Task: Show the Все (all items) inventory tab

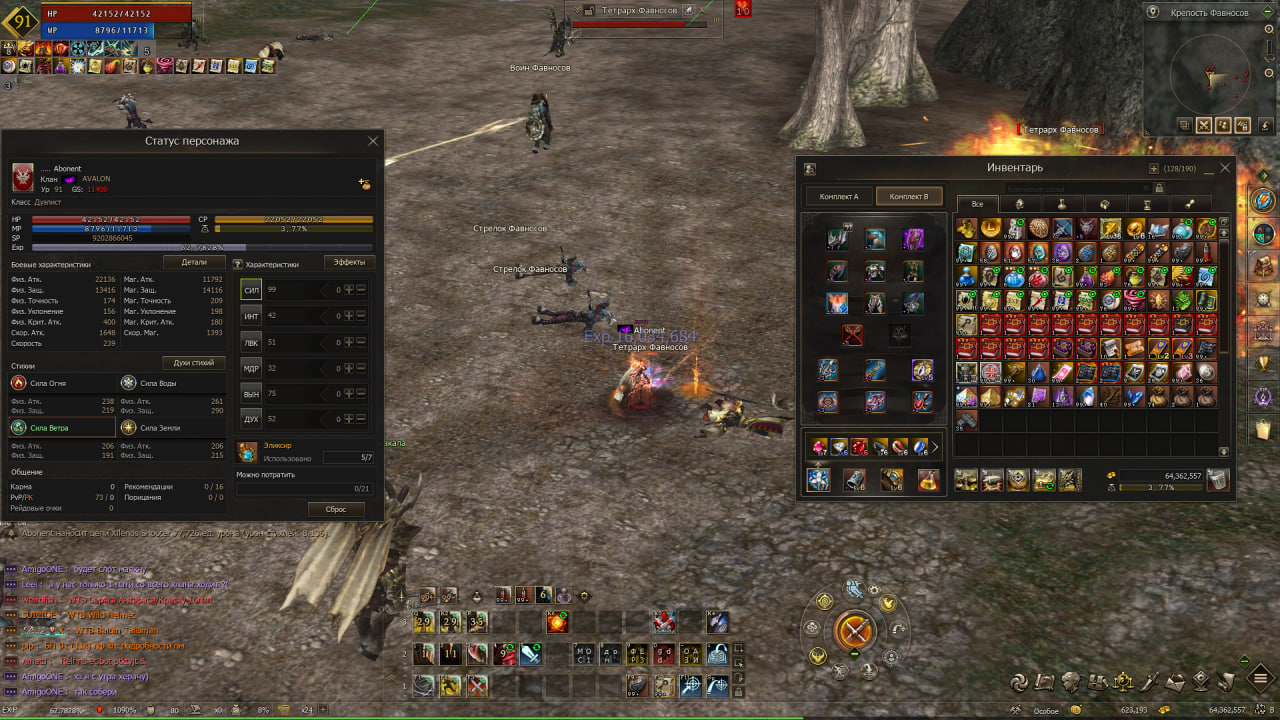Action: [x=977, y=204]
